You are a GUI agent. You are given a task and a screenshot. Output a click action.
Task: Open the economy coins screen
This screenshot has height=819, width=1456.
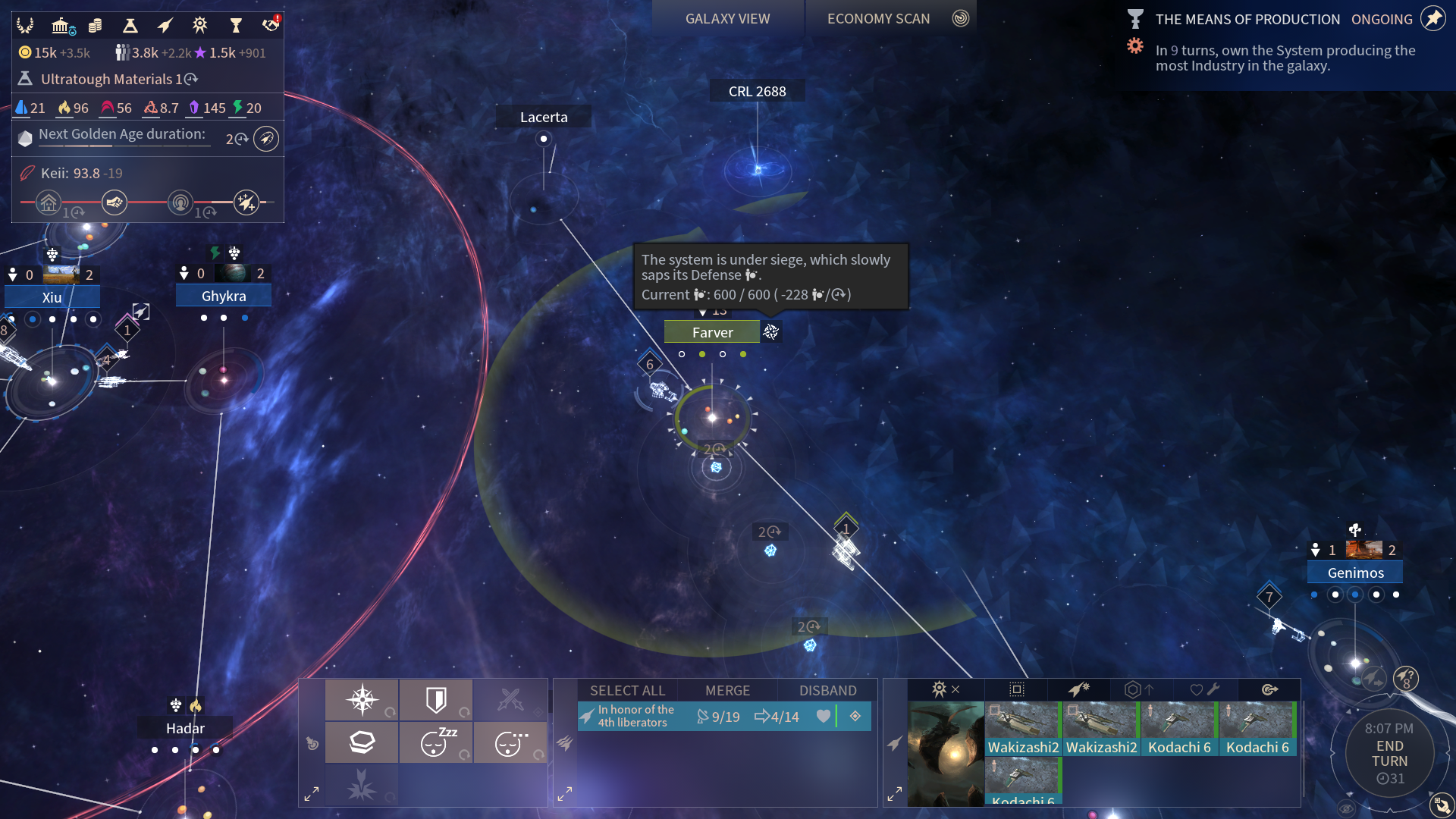(x=95, y=26)
